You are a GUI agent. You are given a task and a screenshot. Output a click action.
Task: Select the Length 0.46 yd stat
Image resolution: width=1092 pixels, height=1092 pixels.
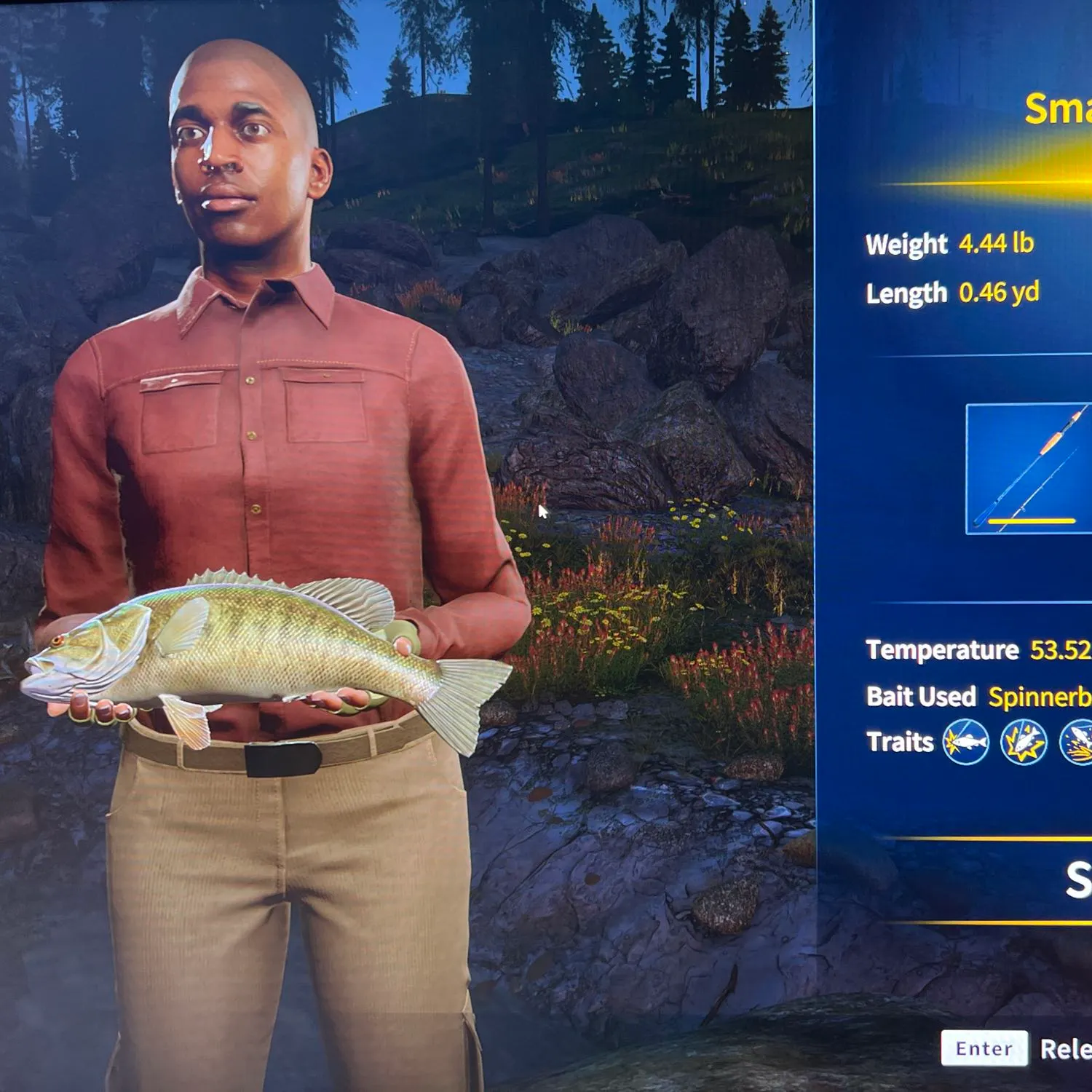pos(954,293)
